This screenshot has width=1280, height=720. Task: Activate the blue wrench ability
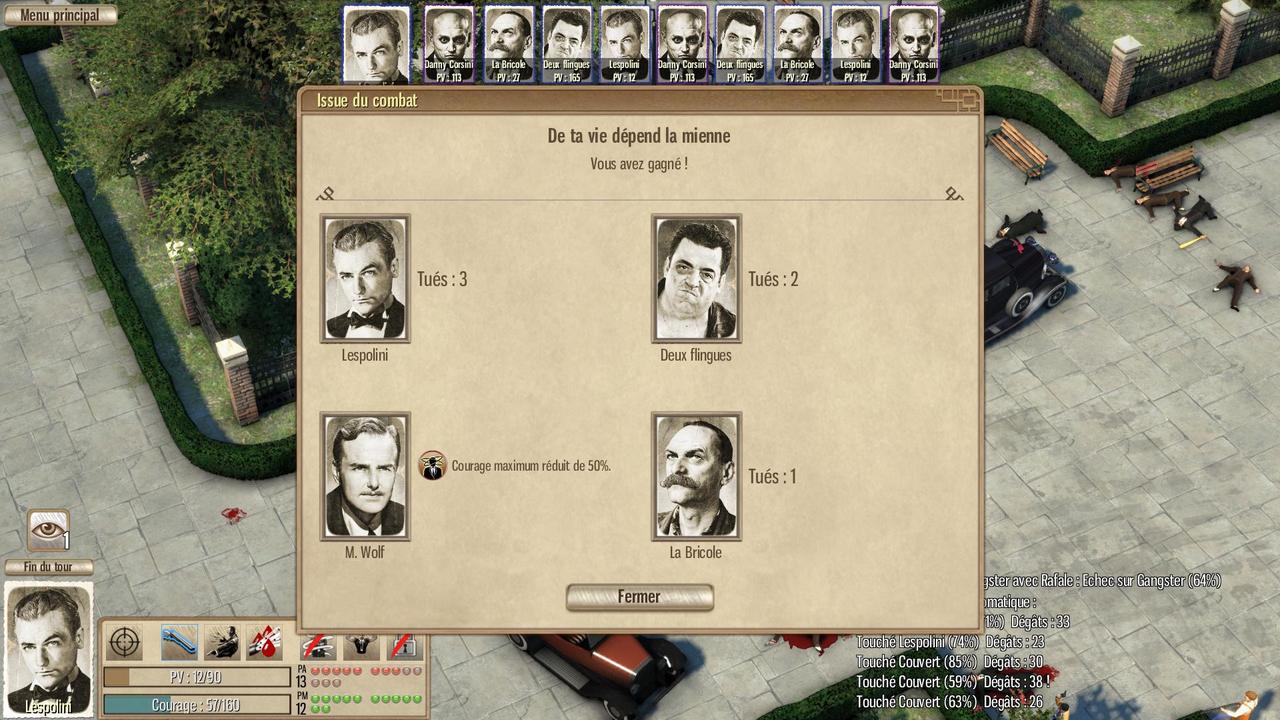point(179,641)
